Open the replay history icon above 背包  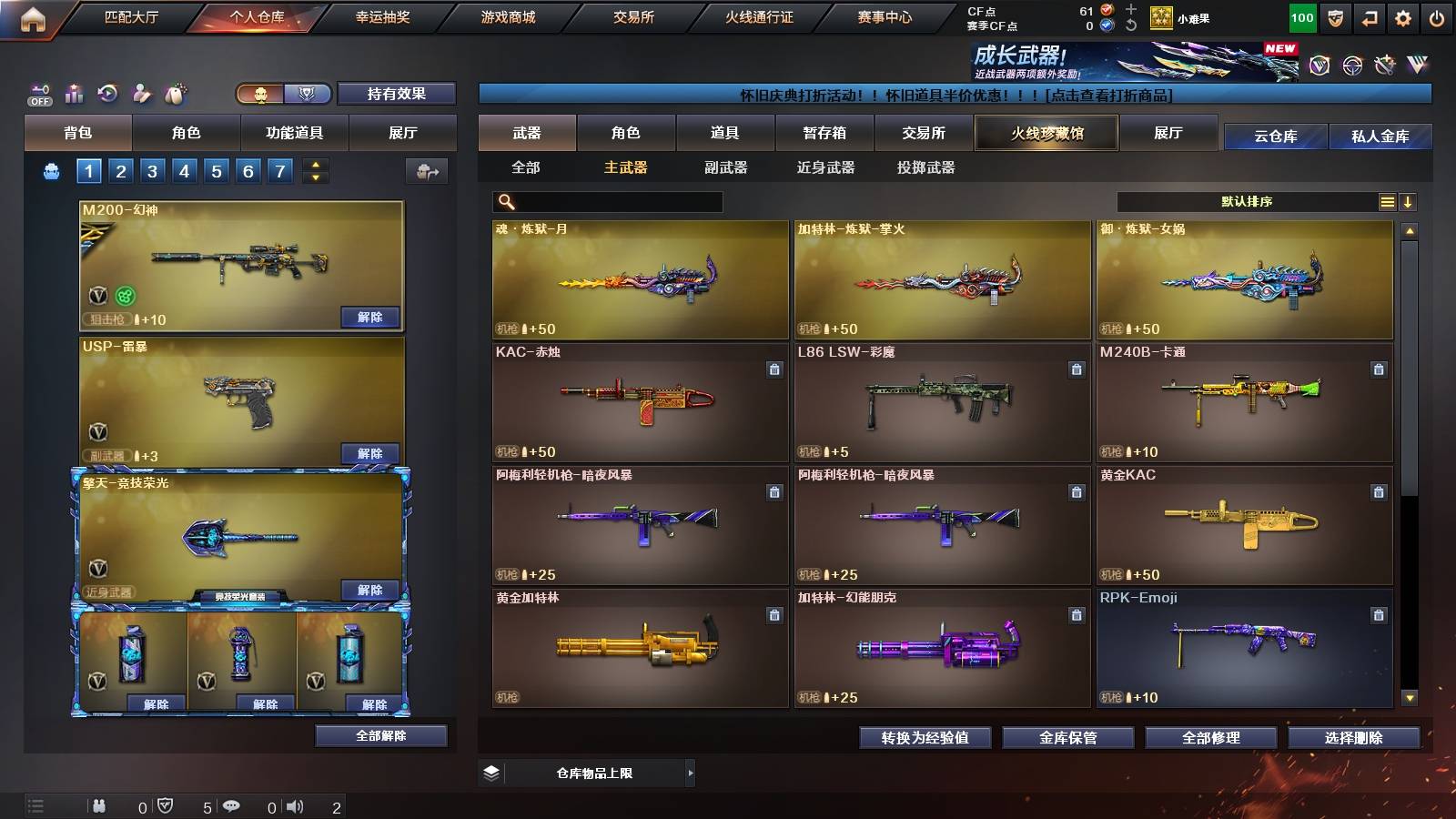click(107, 94)
